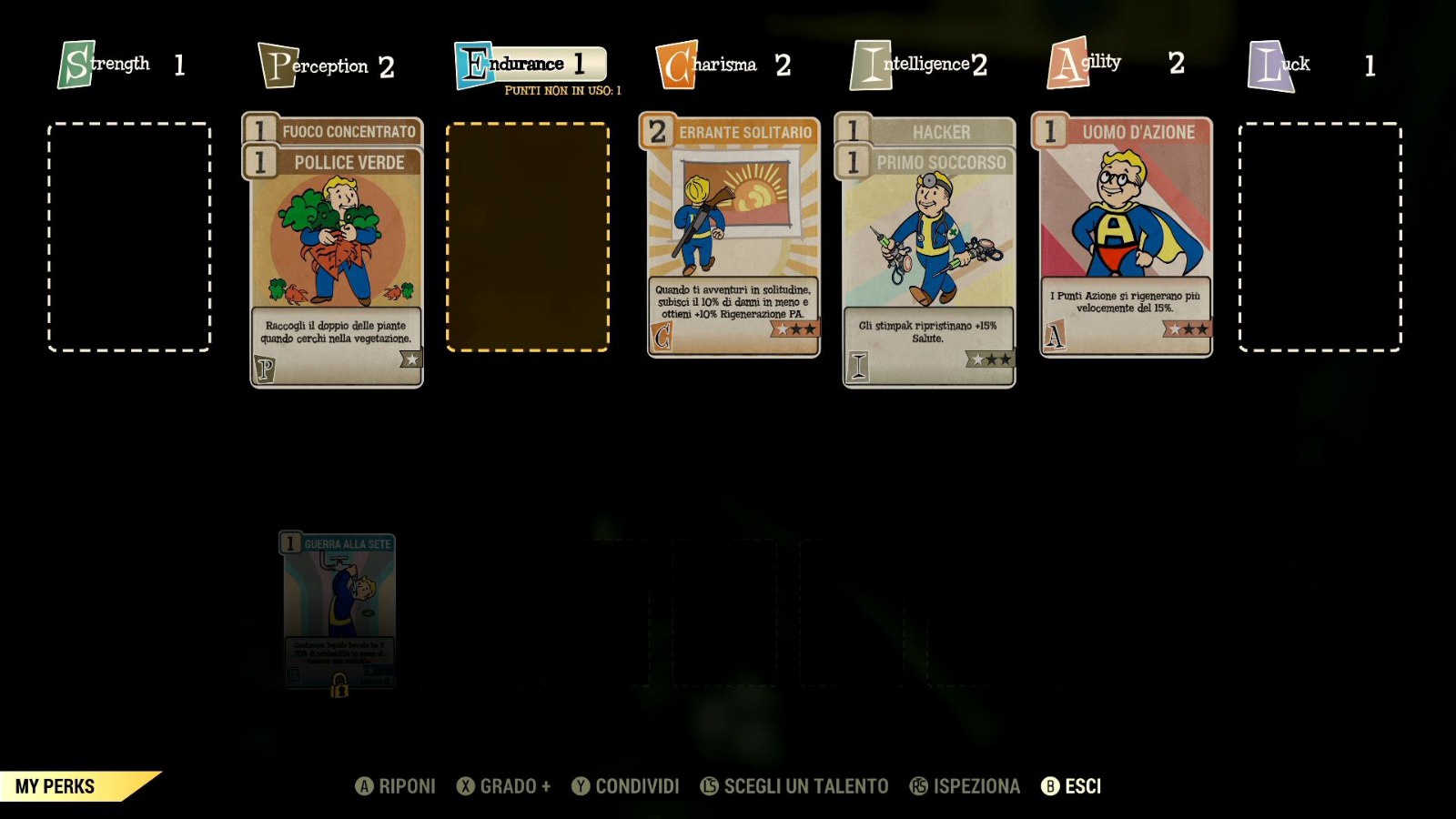1456x819 pixels.
Task: Select the Strength attribute header
Action: 121,65
